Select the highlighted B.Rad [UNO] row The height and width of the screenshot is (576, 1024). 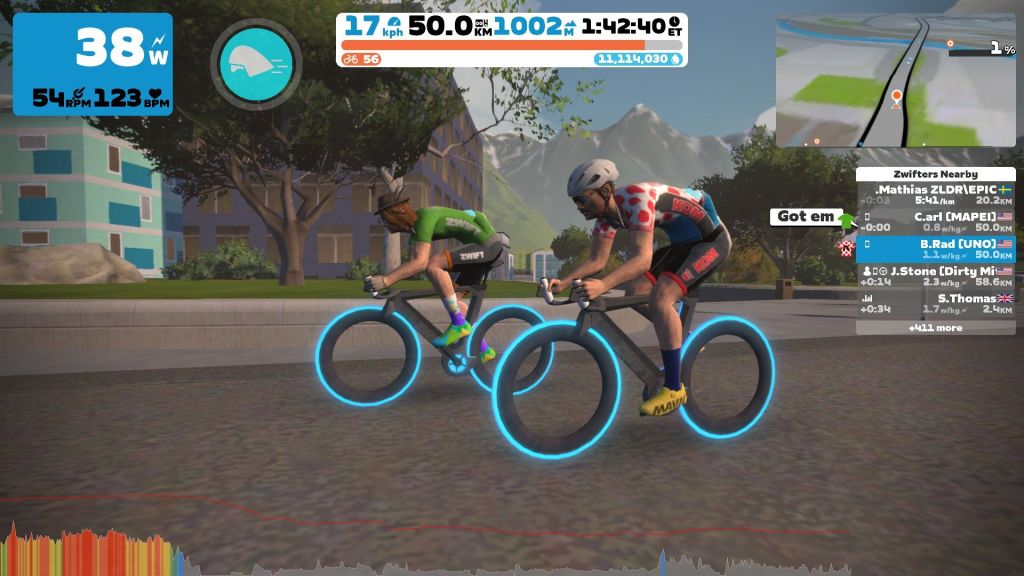(x=935, y=249)
